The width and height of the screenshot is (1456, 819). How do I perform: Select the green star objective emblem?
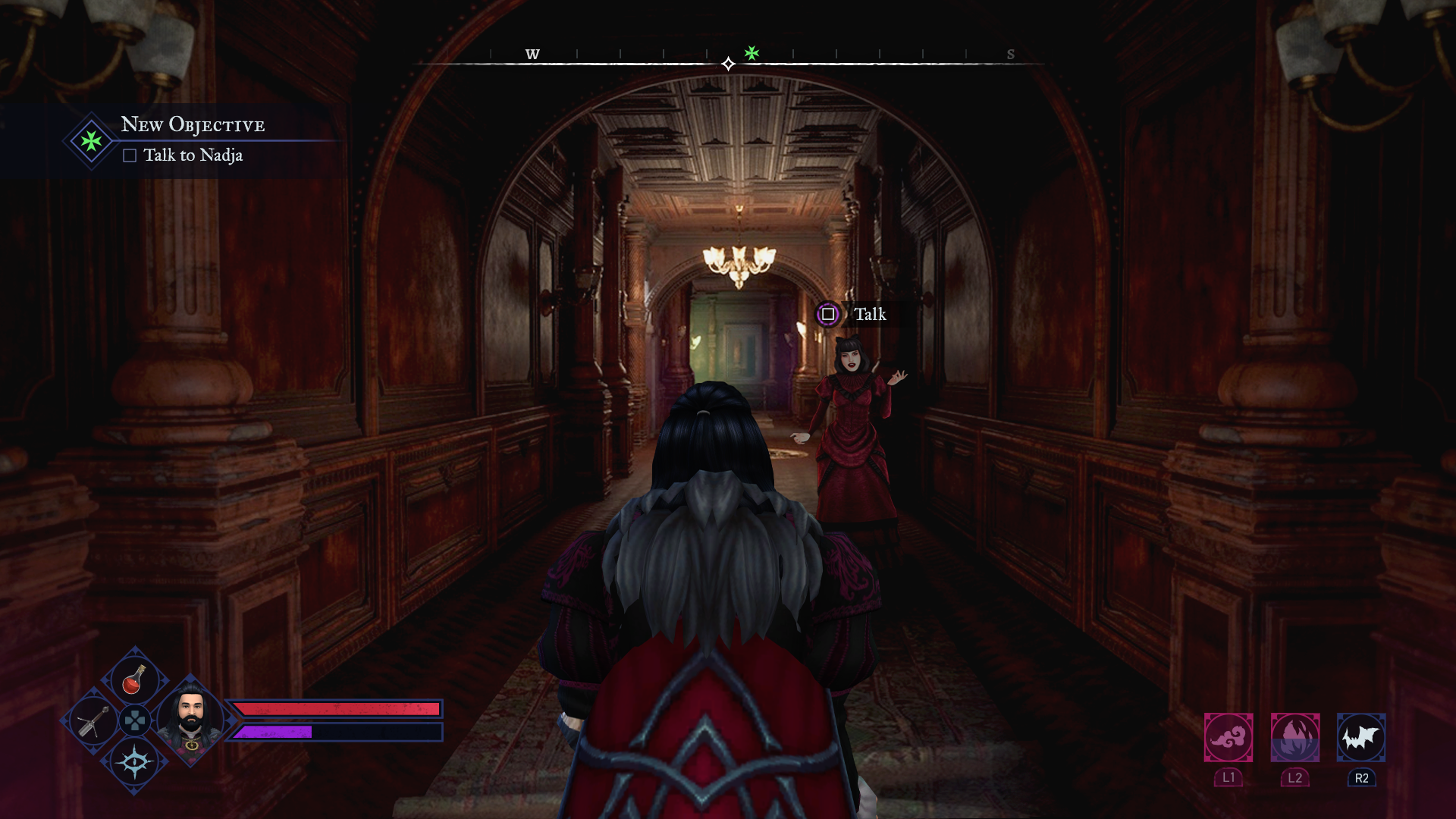(91, 141)
